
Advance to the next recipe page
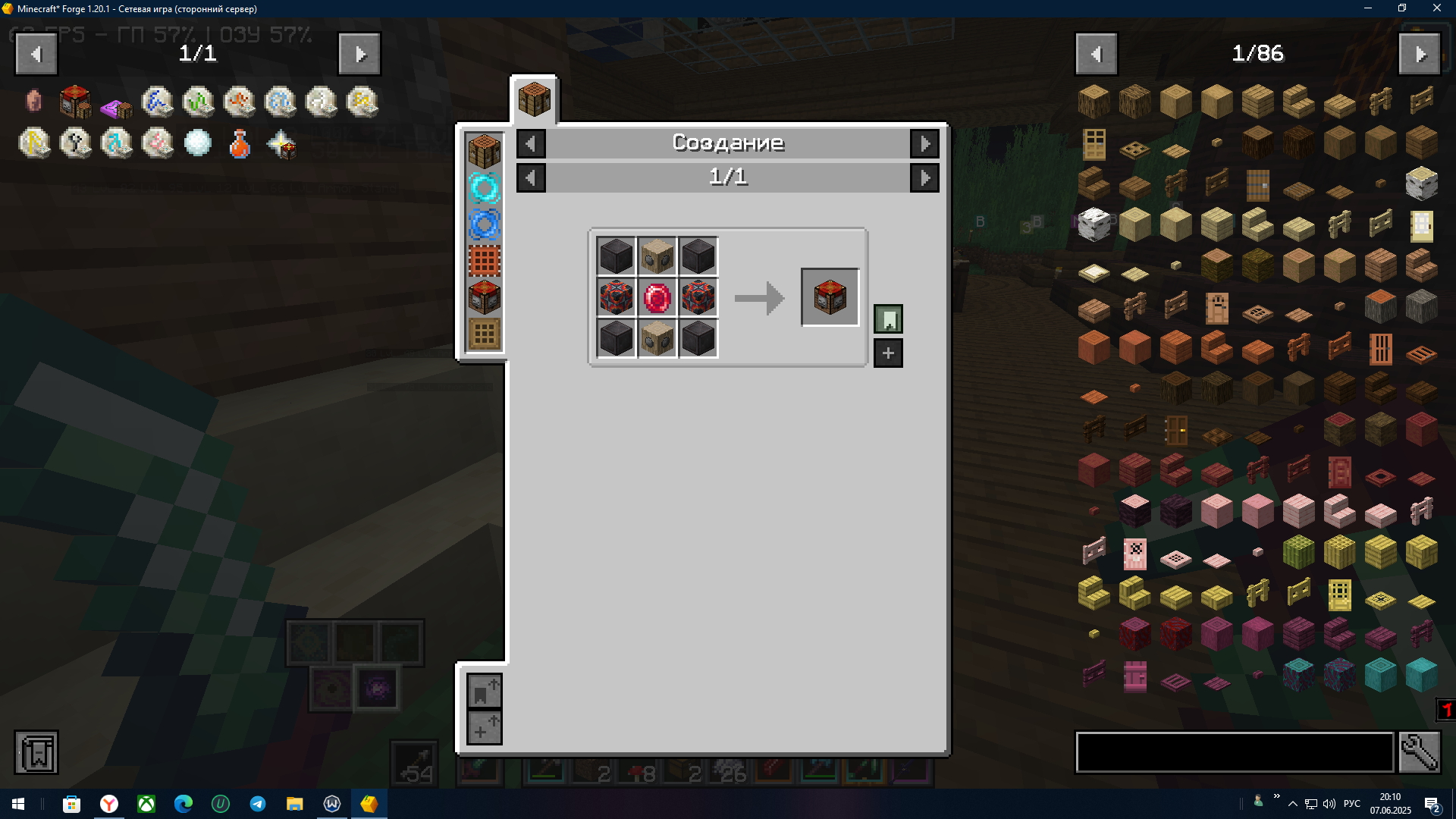pos(924,178)
